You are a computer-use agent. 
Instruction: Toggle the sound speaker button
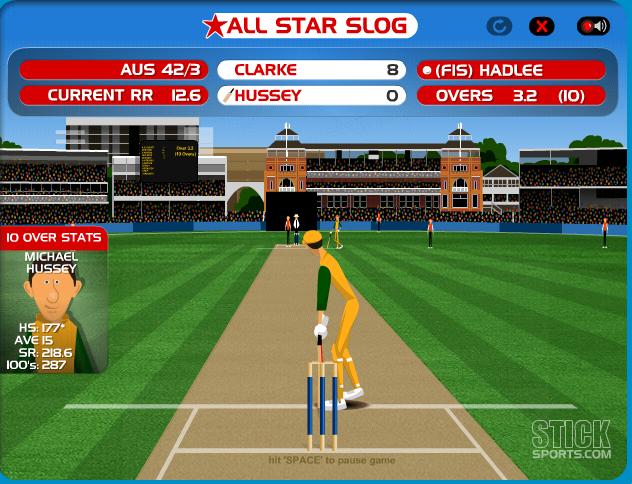click(592, 27)
